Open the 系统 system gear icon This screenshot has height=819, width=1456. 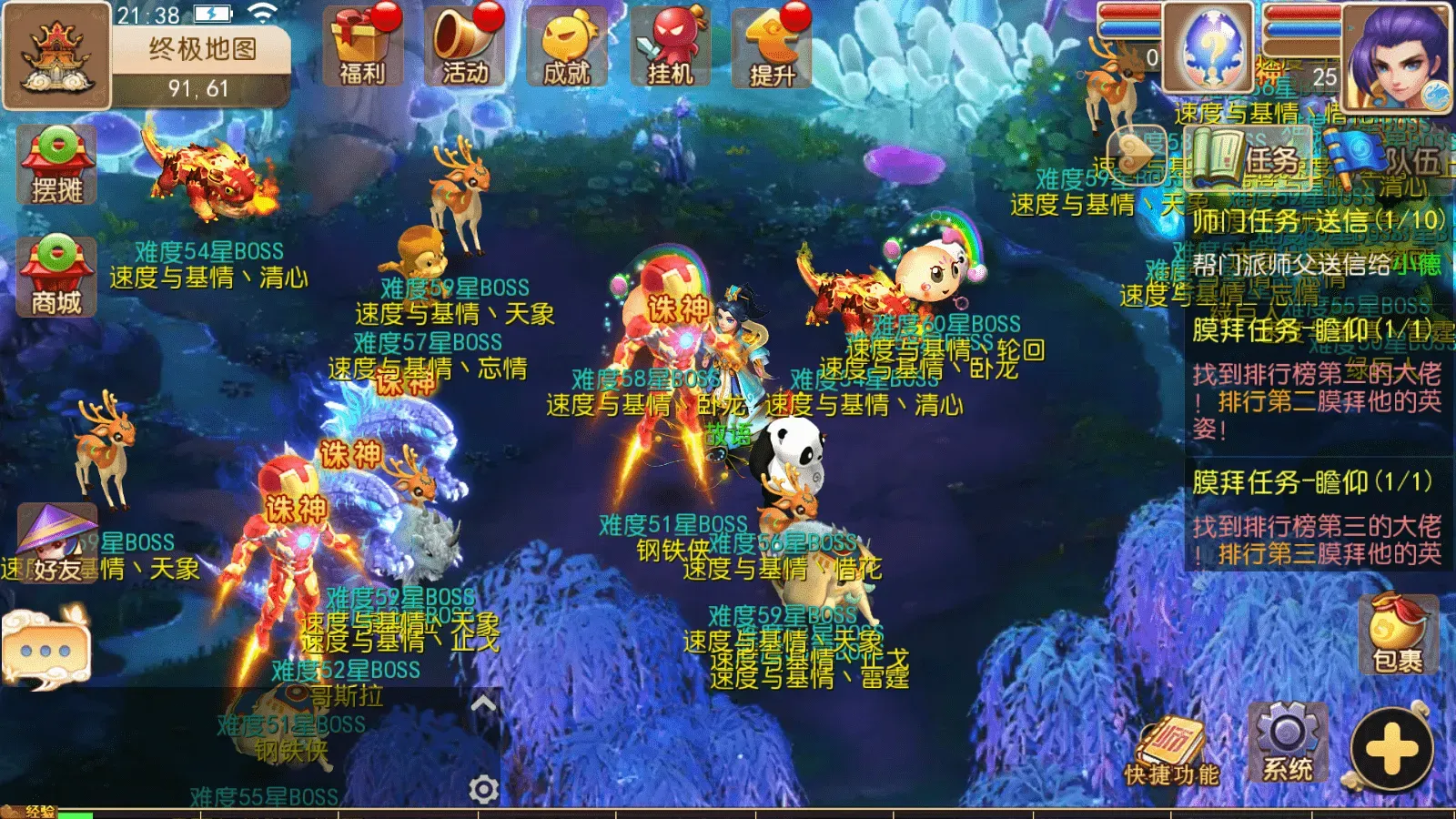[1288, 742]
